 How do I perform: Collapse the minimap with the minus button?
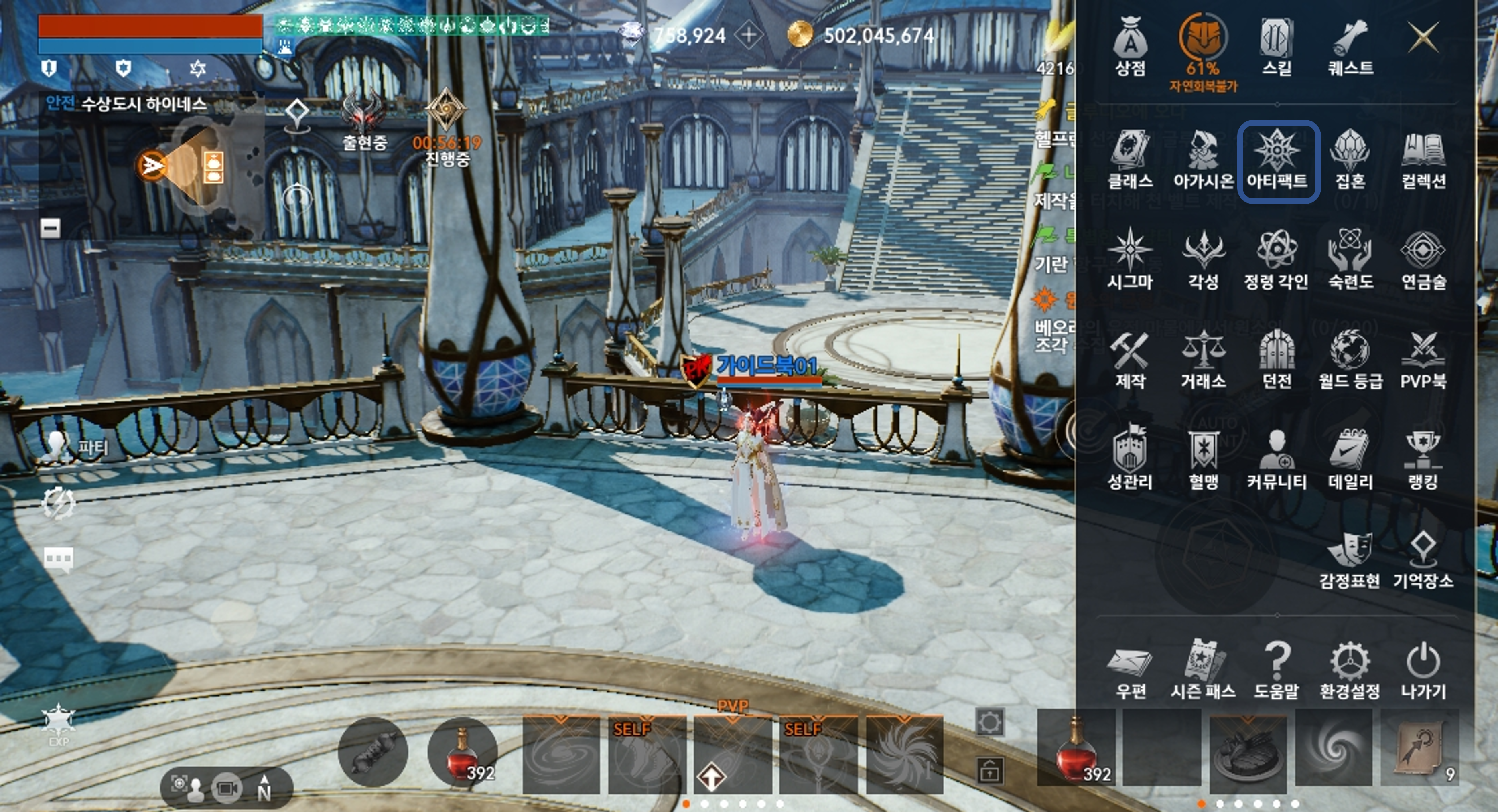point(50,228)
